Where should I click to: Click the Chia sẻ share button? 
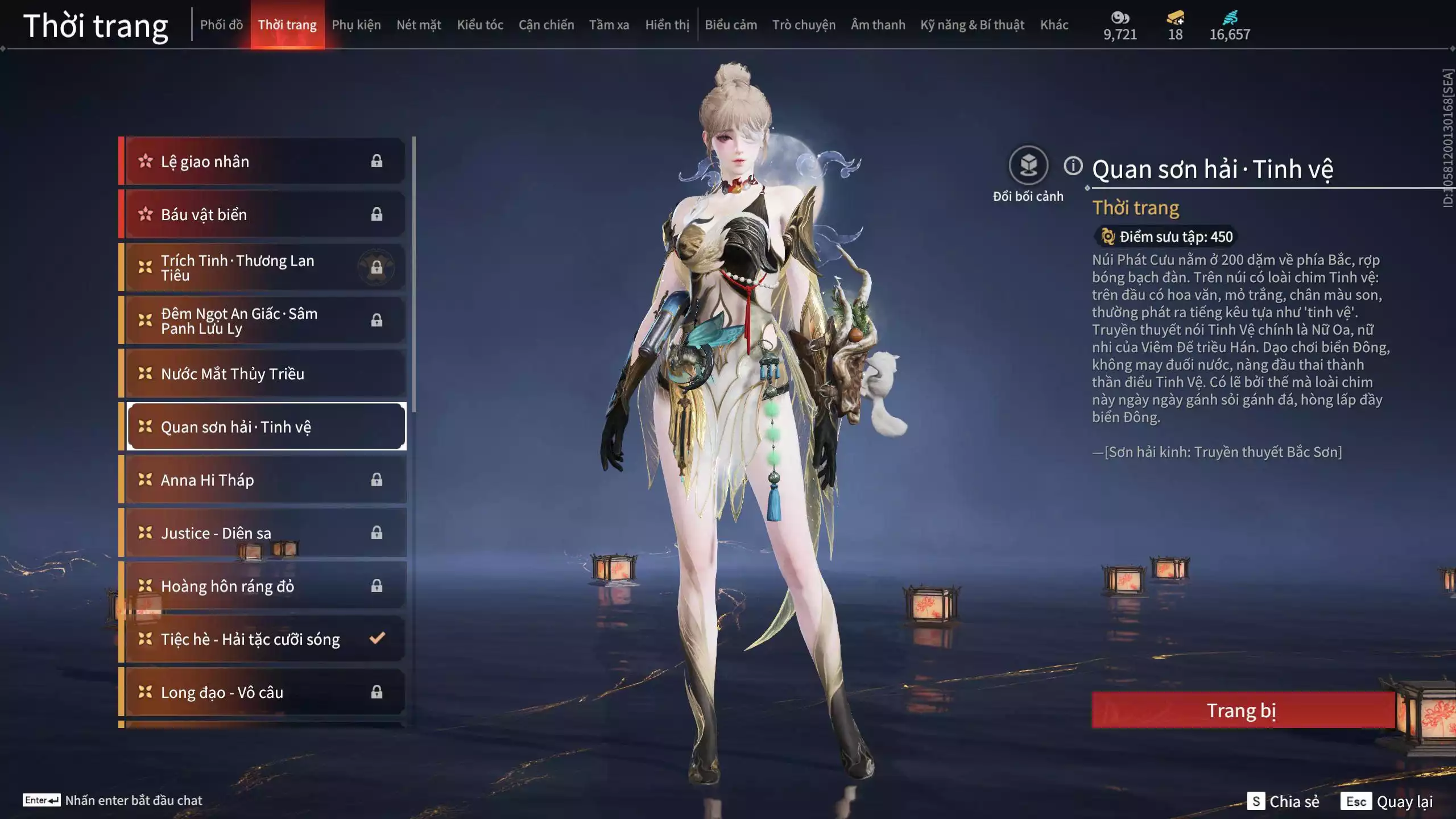pos(1284,801)
